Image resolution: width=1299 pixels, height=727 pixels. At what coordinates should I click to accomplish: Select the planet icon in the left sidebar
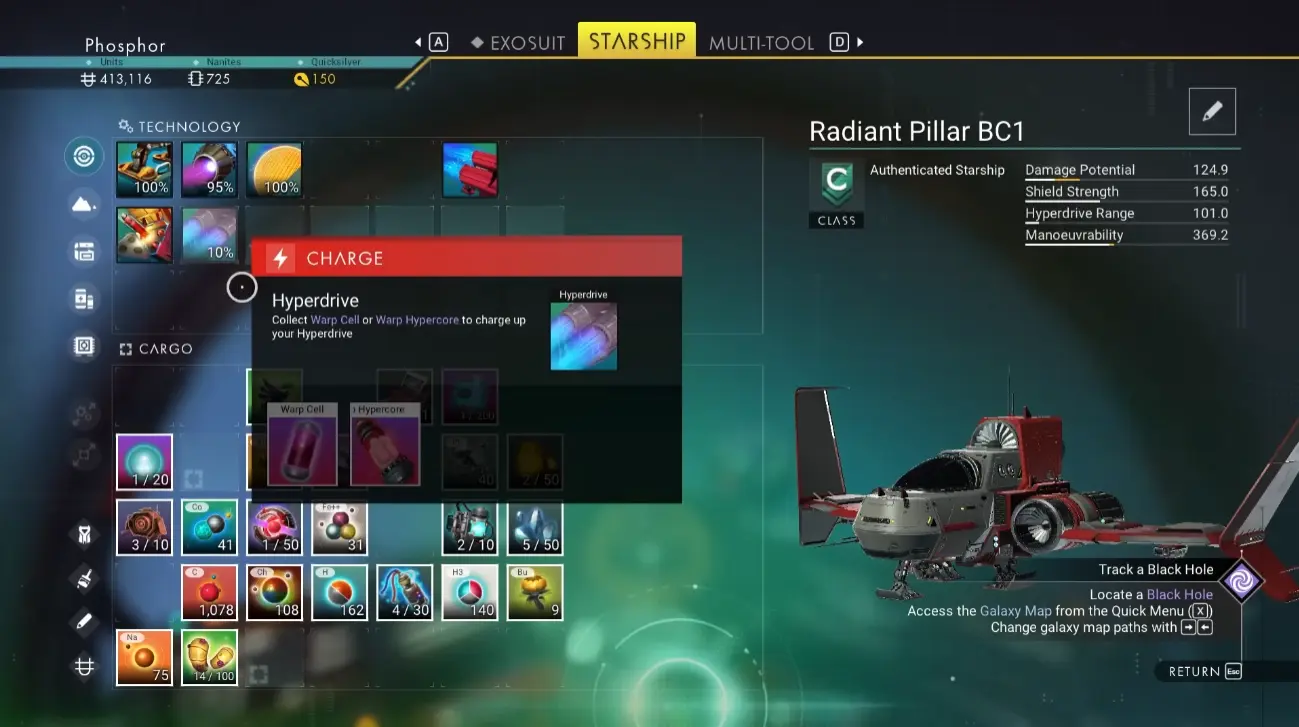(84, 203)
